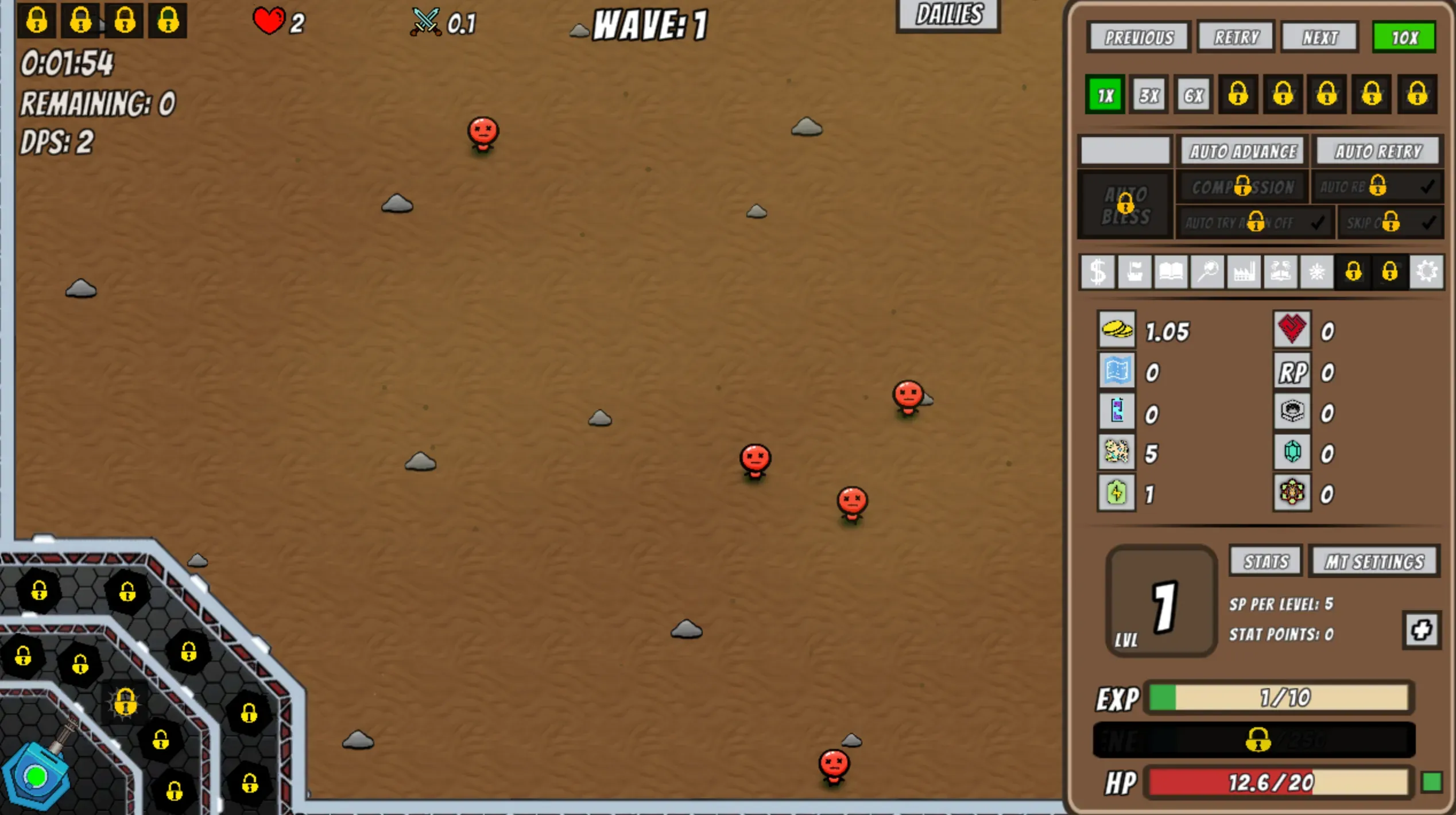Open the money/currency panel icon
This screenshot has width=1456, height=815.
click(x=1098, y=273)
